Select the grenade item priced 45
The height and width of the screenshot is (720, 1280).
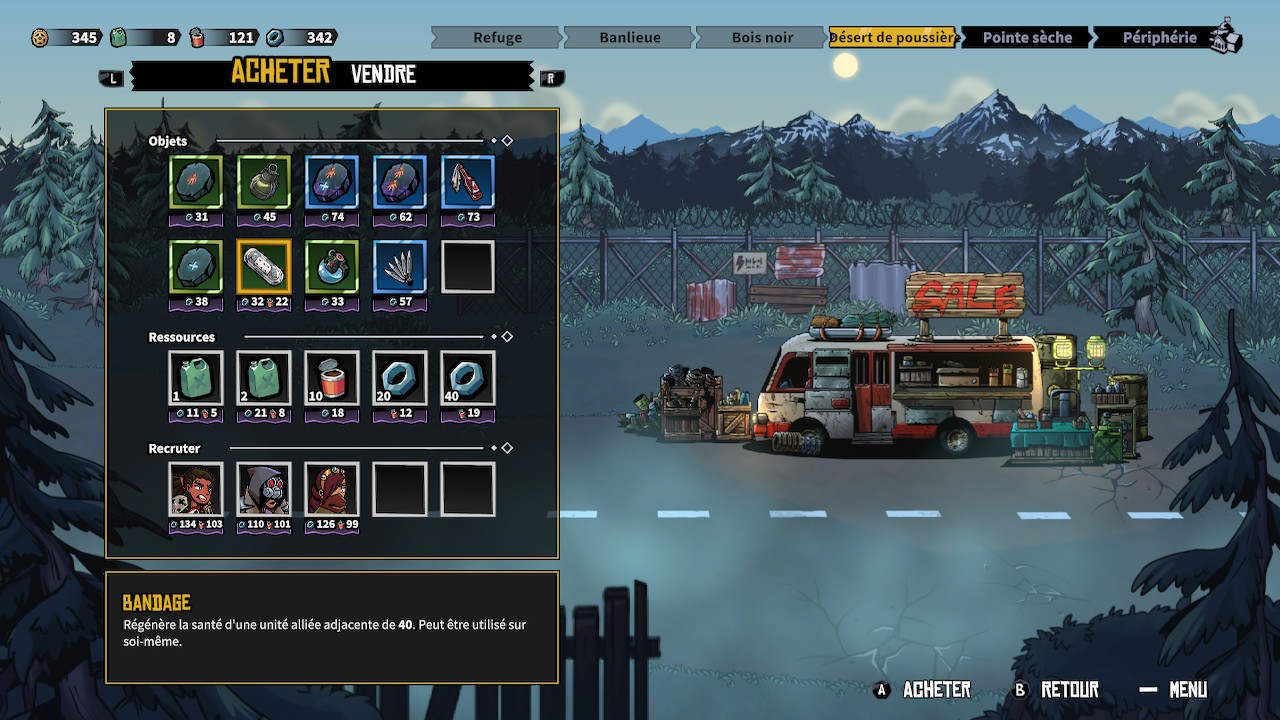pyautogui.click(x=264, y=183)
